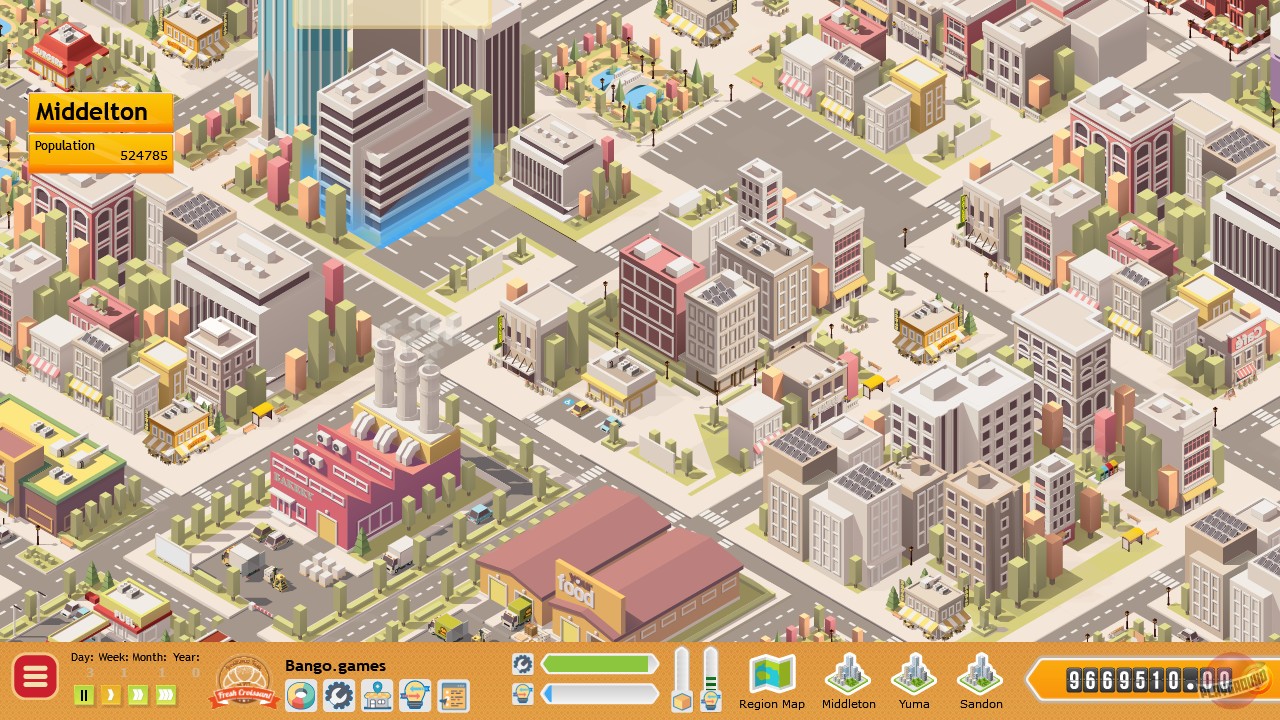Open the wrench settings icon

point(338,693)
